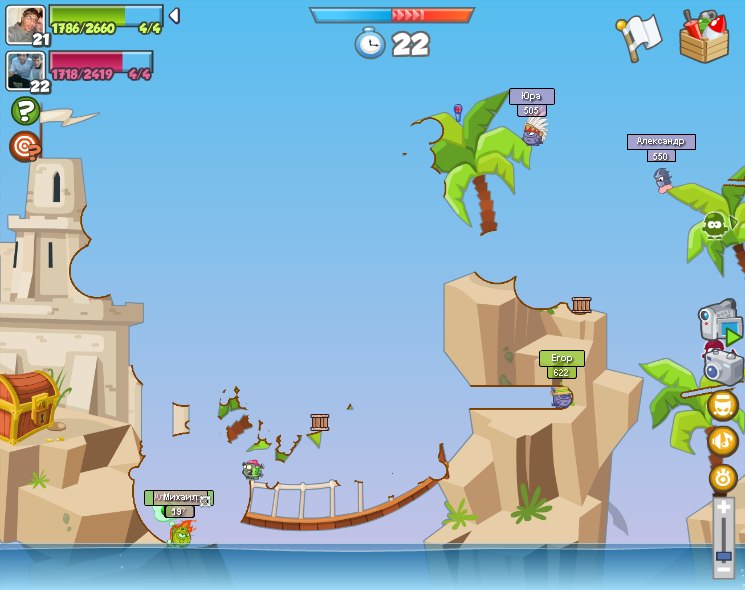Click the round sun-shaped orange button
The image size is (745, 590).
(x=722, y=478)
